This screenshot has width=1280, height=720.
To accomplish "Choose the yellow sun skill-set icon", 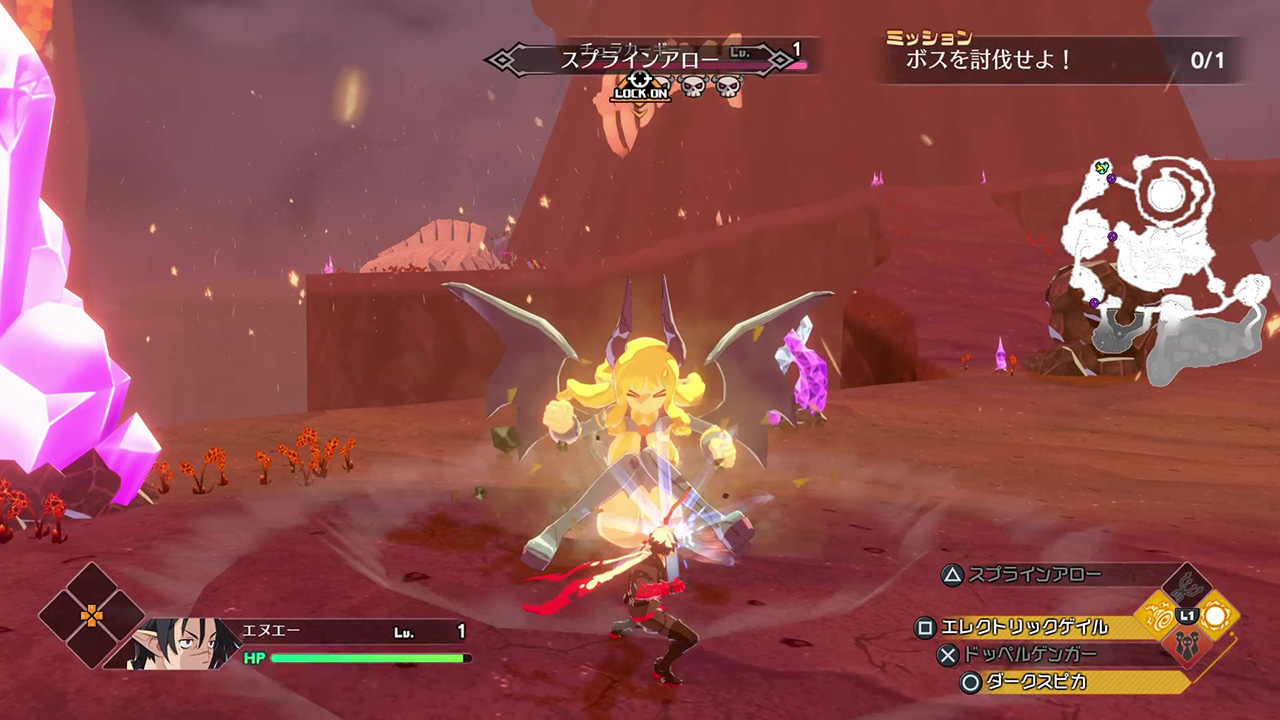I will tap(1216, 616).
